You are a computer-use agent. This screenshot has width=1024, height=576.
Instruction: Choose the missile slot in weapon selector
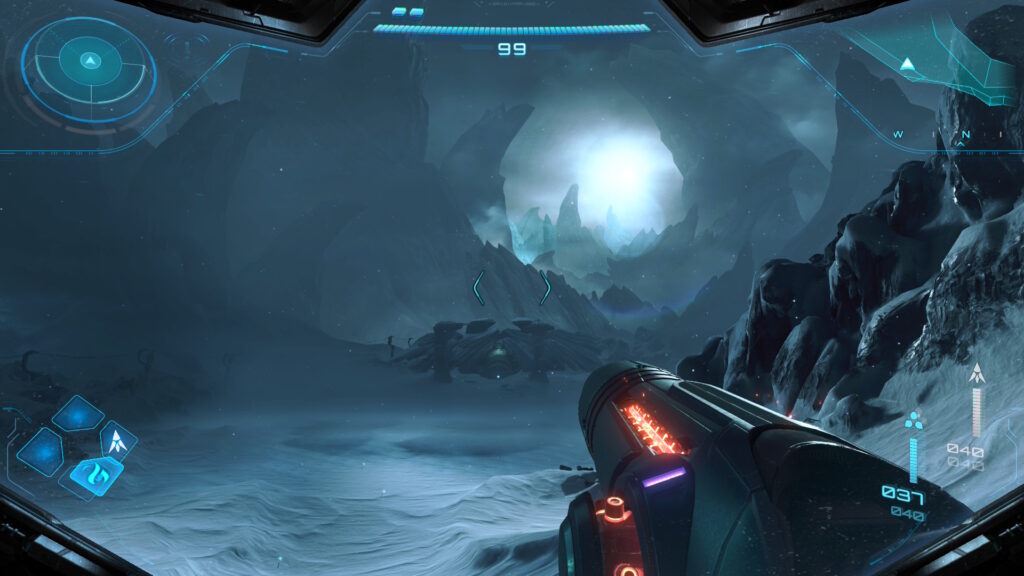click(x=118, y=438)
